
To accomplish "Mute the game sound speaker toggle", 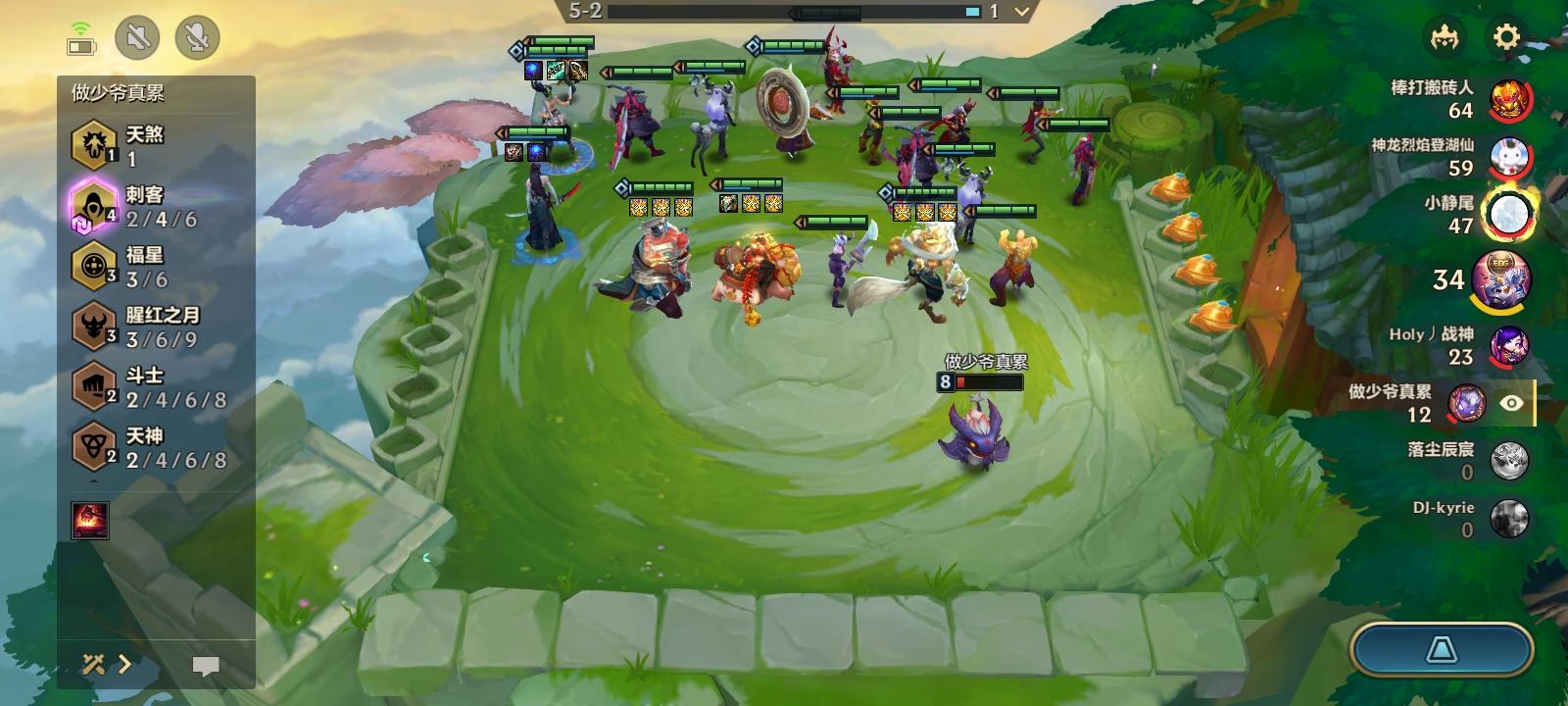I will point(138,39).
